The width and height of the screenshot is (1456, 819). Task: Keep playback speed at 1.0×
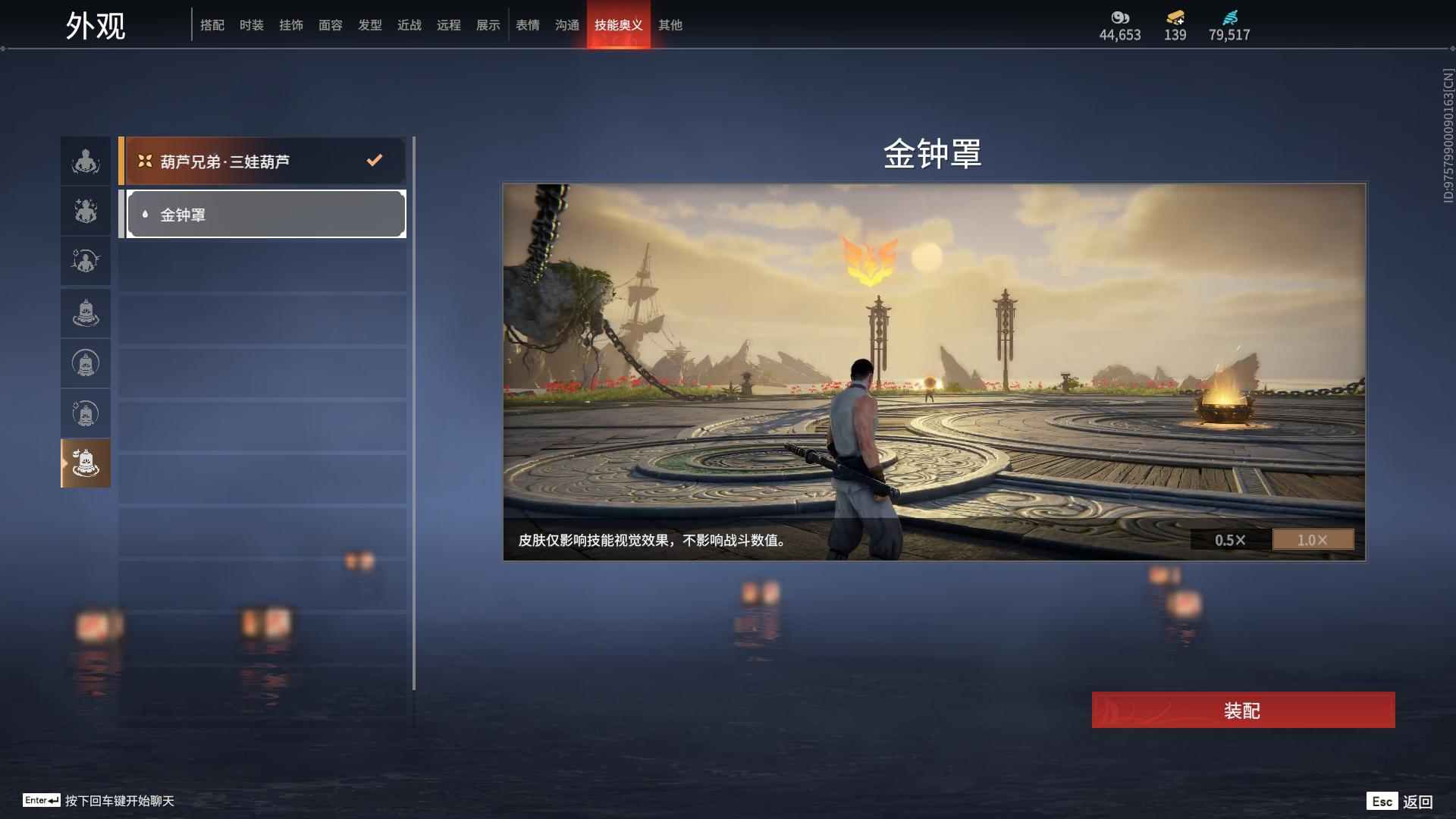click(1313, 540)
